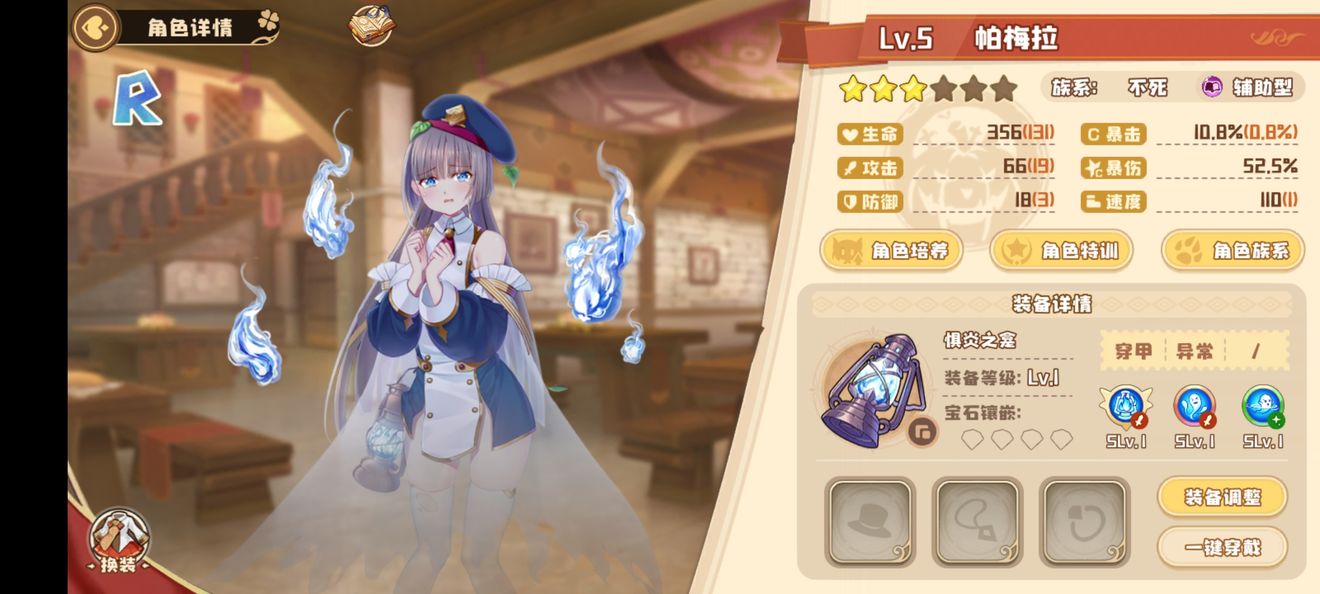Viewport: 1320px width, 594px height.
Task: Open the book icon beside the title
Action: click(x=371, y=26)
